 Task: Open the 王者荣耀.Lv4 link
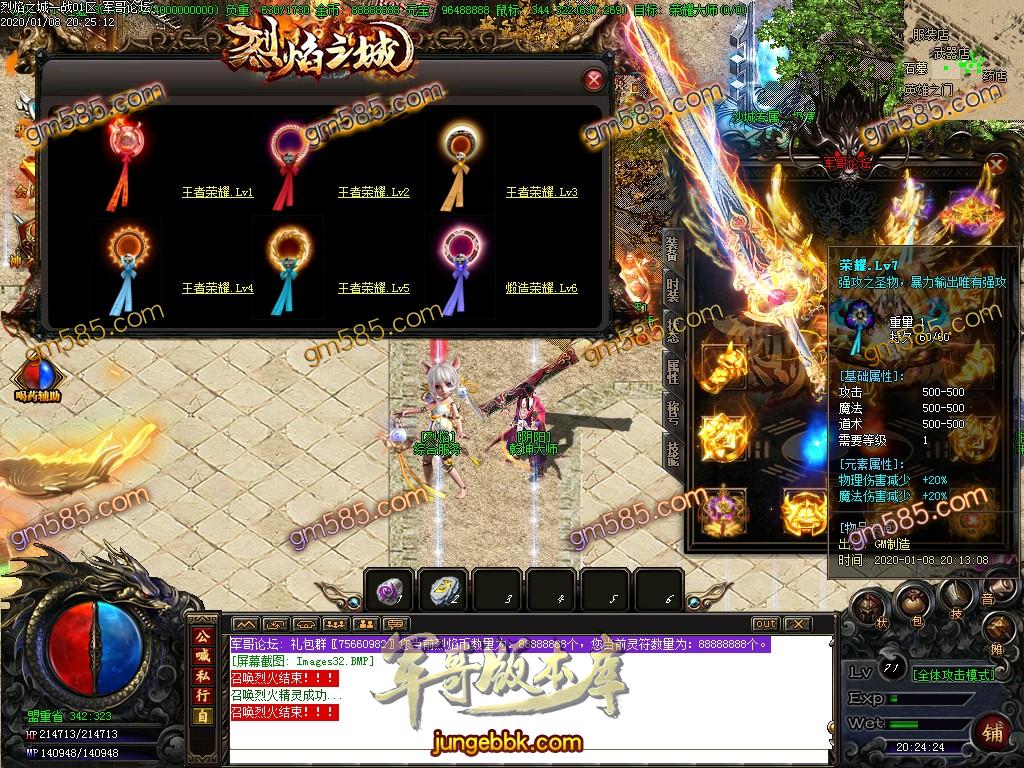point(217,289)
